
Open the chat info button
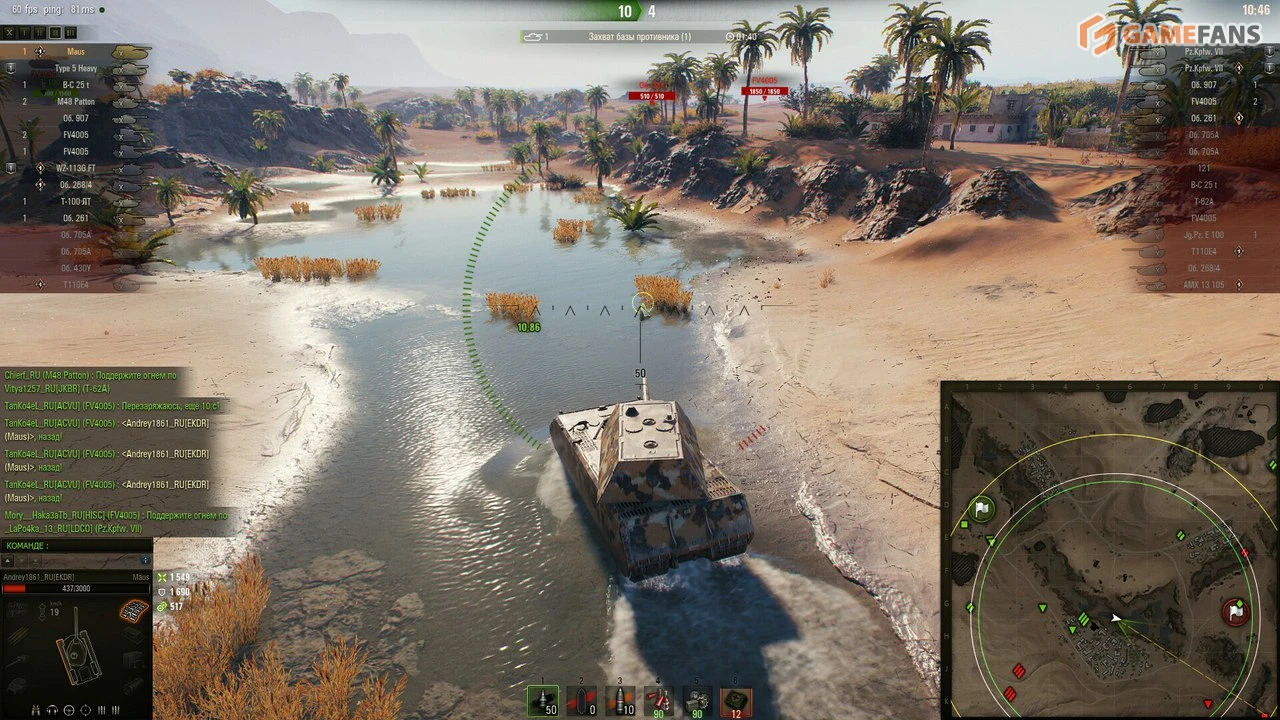click(146, 561)
